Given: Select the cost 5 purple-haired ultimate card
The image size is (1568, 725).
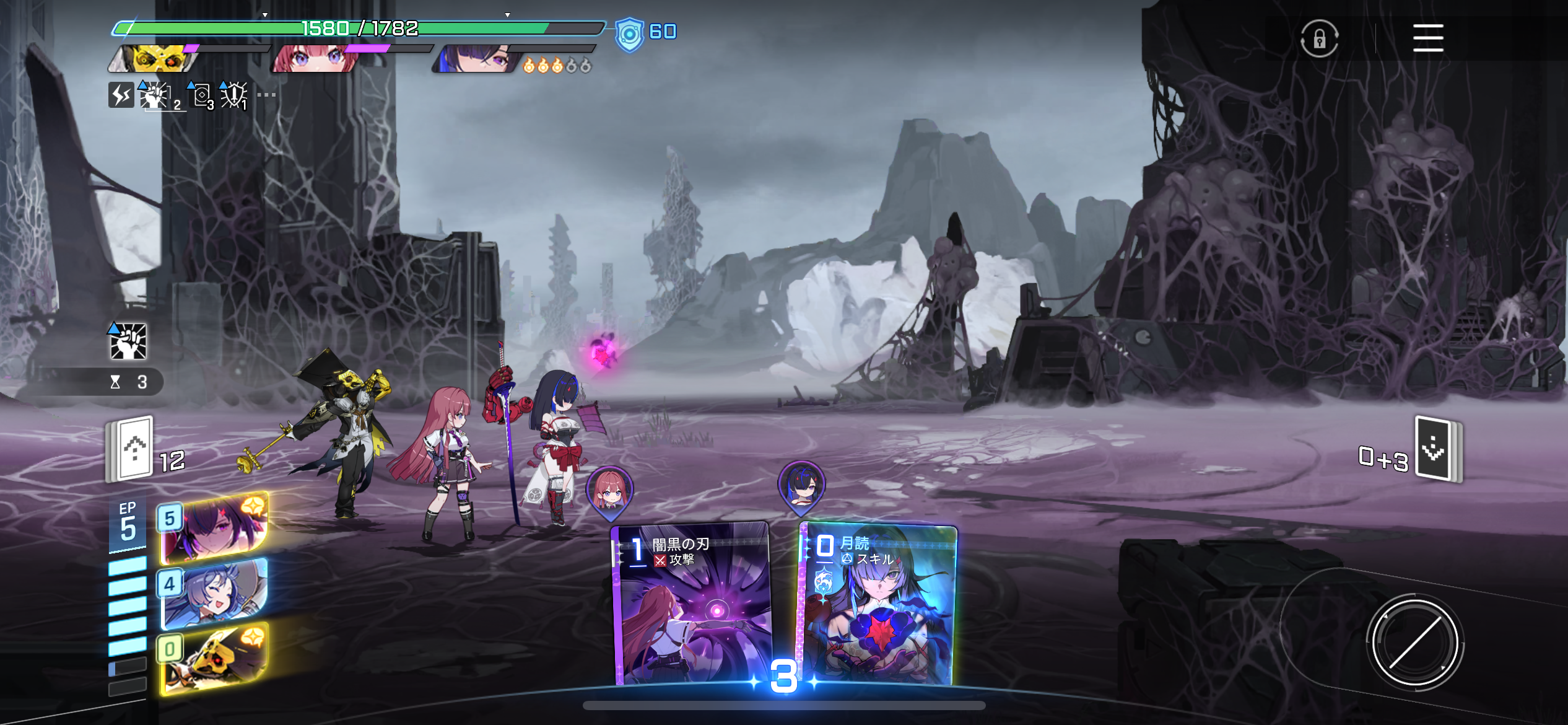Looking at the screenshot, I should pyautogui.click(x=214, y=529).
